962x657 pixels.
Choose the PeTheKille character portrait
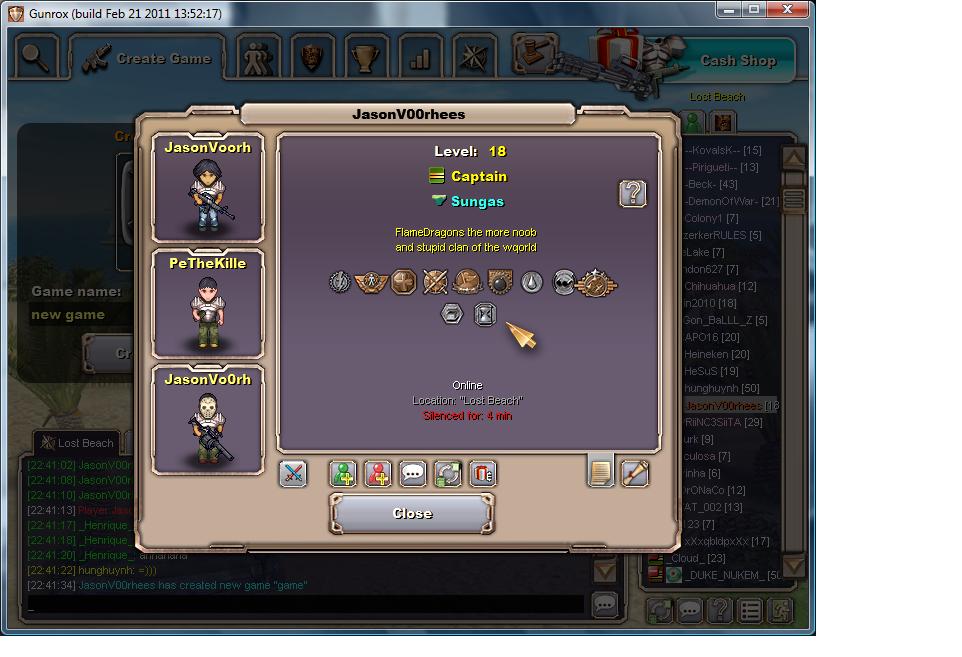click(x=208, y=304)
